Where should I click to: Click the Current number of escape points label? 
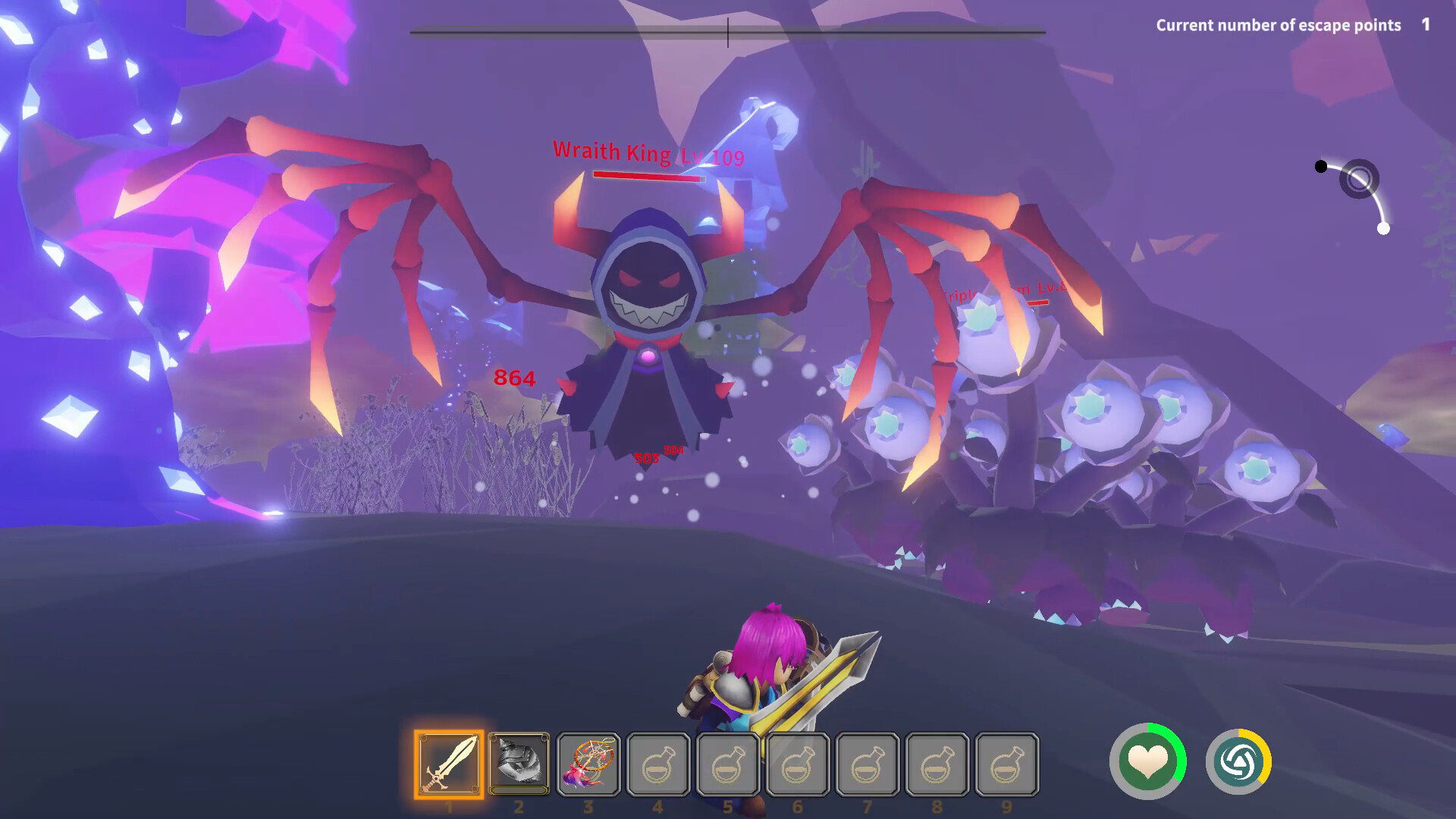click(1278, 25)
